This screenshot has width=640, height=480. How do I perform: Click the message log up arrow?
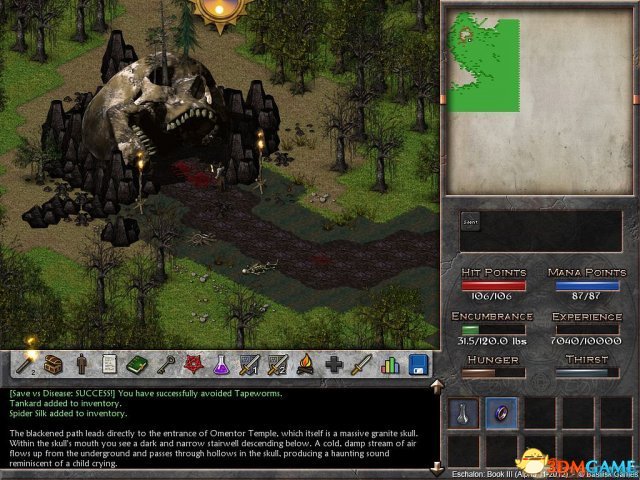click(436, 385)
